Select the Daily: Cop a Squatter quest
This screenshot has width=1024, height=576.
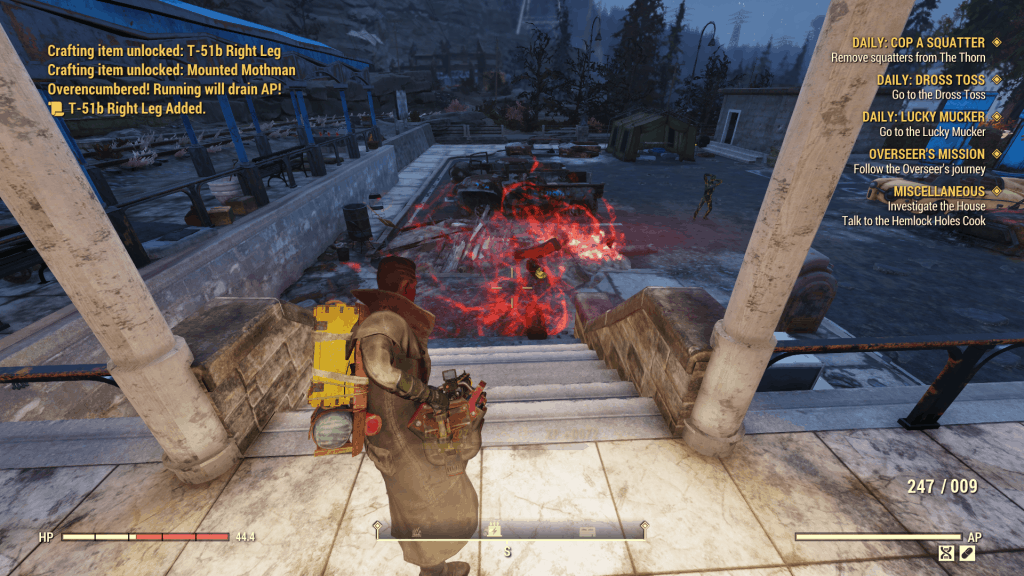pyautogui.click(x=917, y=43)
